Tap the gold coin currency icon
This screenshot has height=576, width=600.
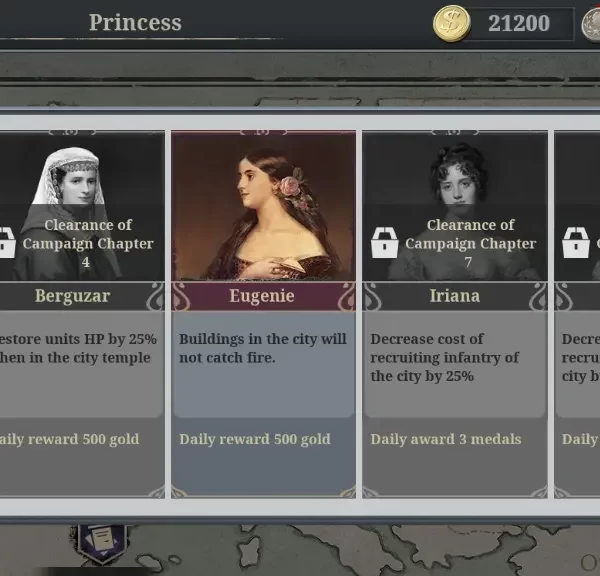pos(451,23)
